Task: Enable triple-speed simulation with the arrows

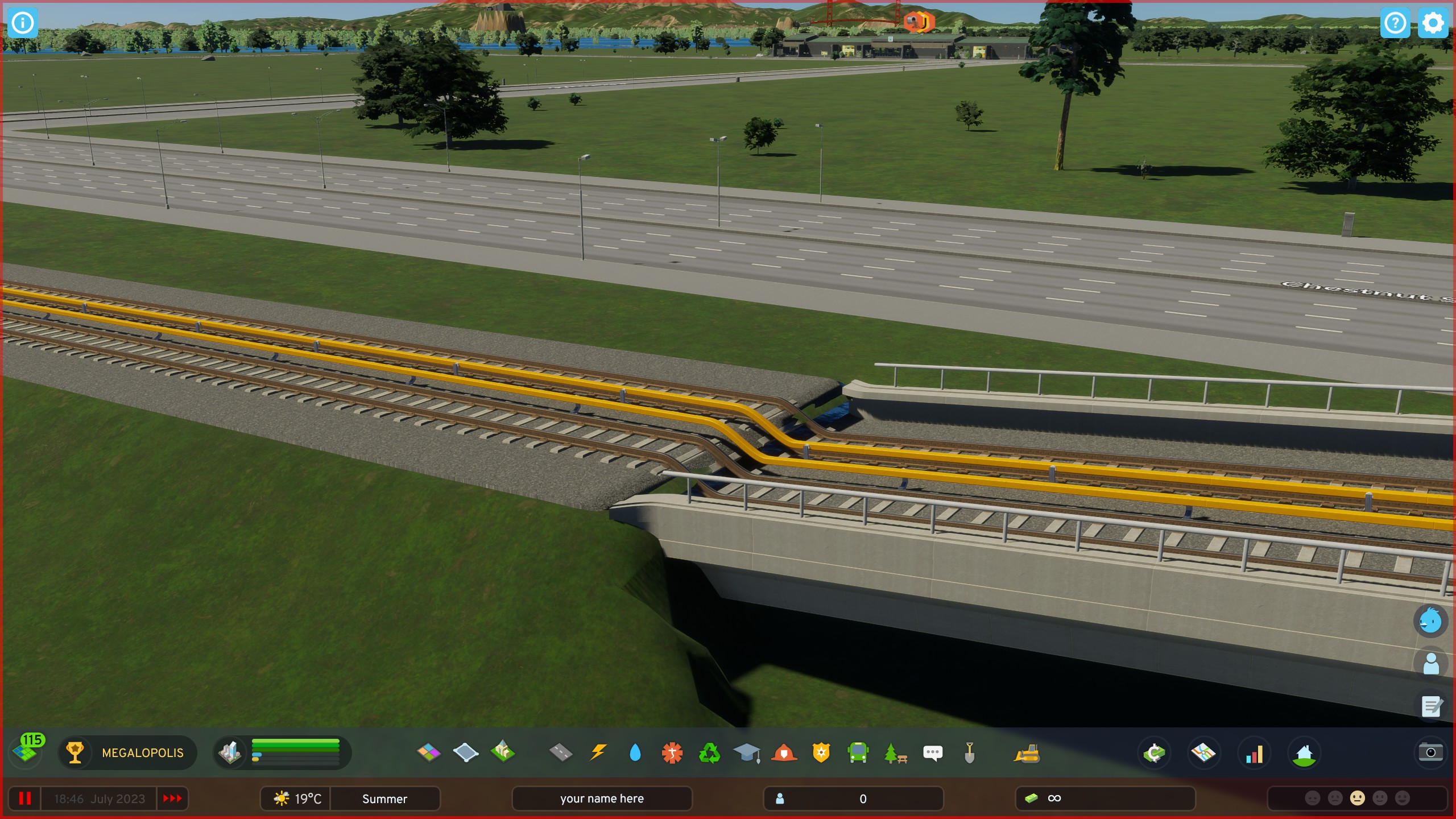Action: (172, 798)
